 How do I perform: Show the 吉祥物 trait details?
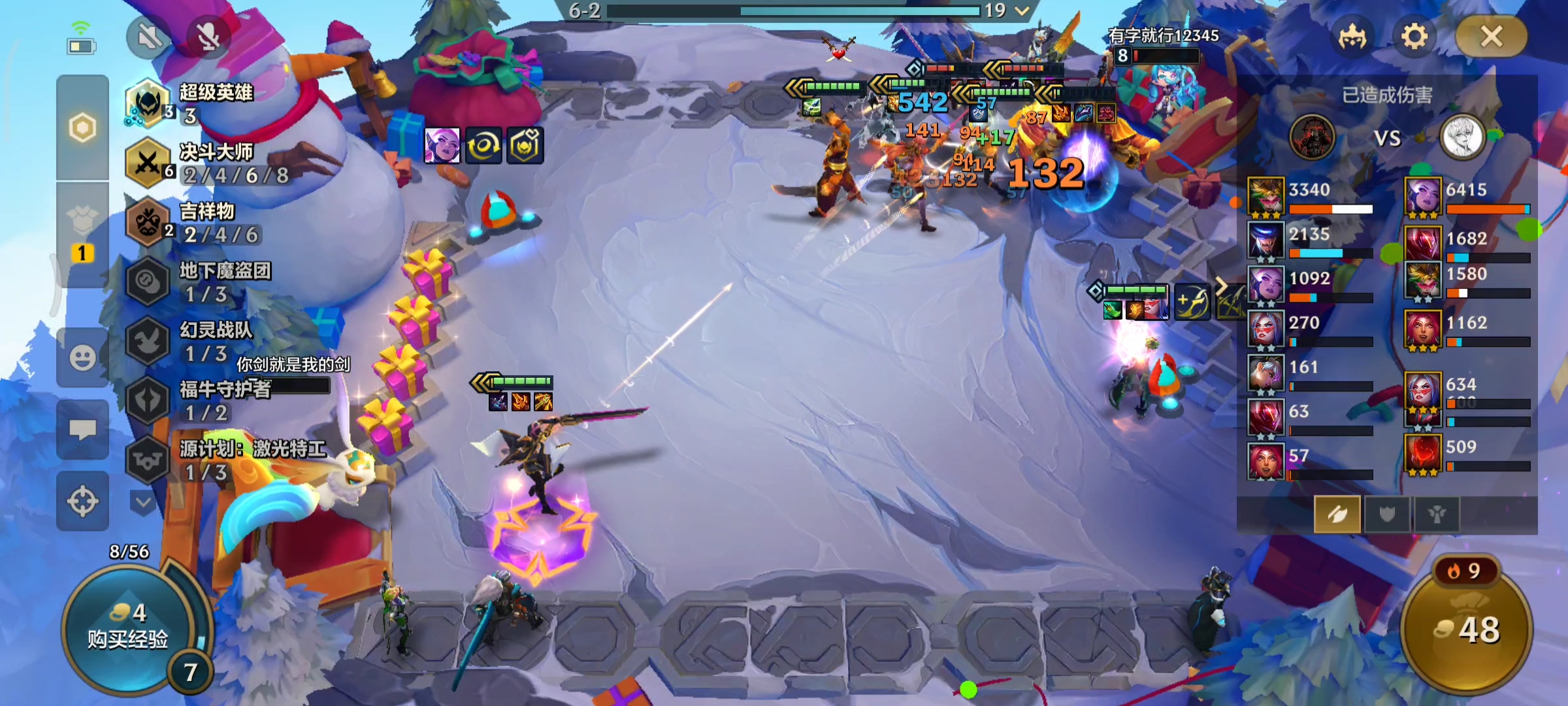tap(196, 223)
